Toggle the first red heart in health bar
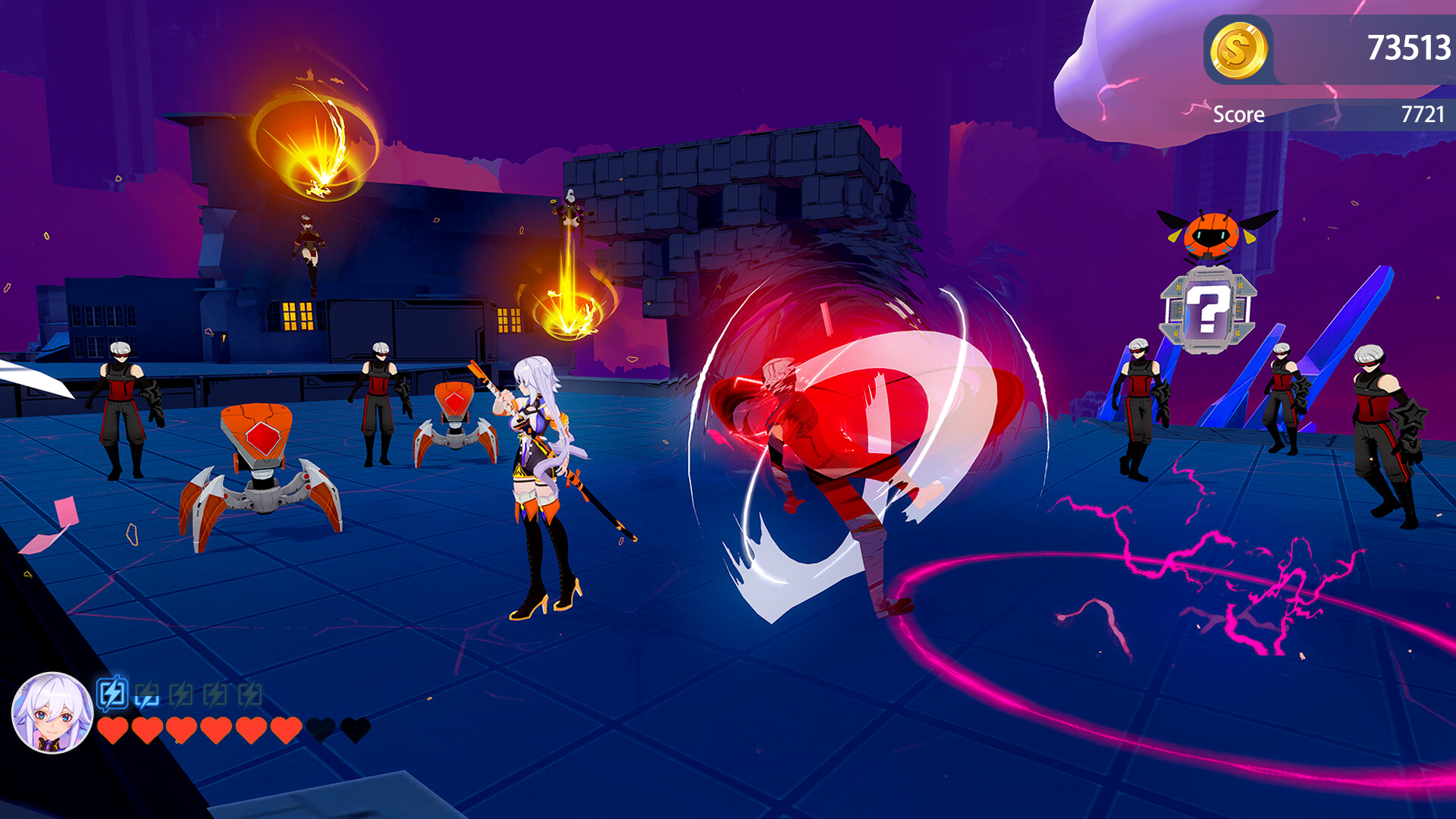Viewport: 1456px width, 819px height. [x=115, y=730]
